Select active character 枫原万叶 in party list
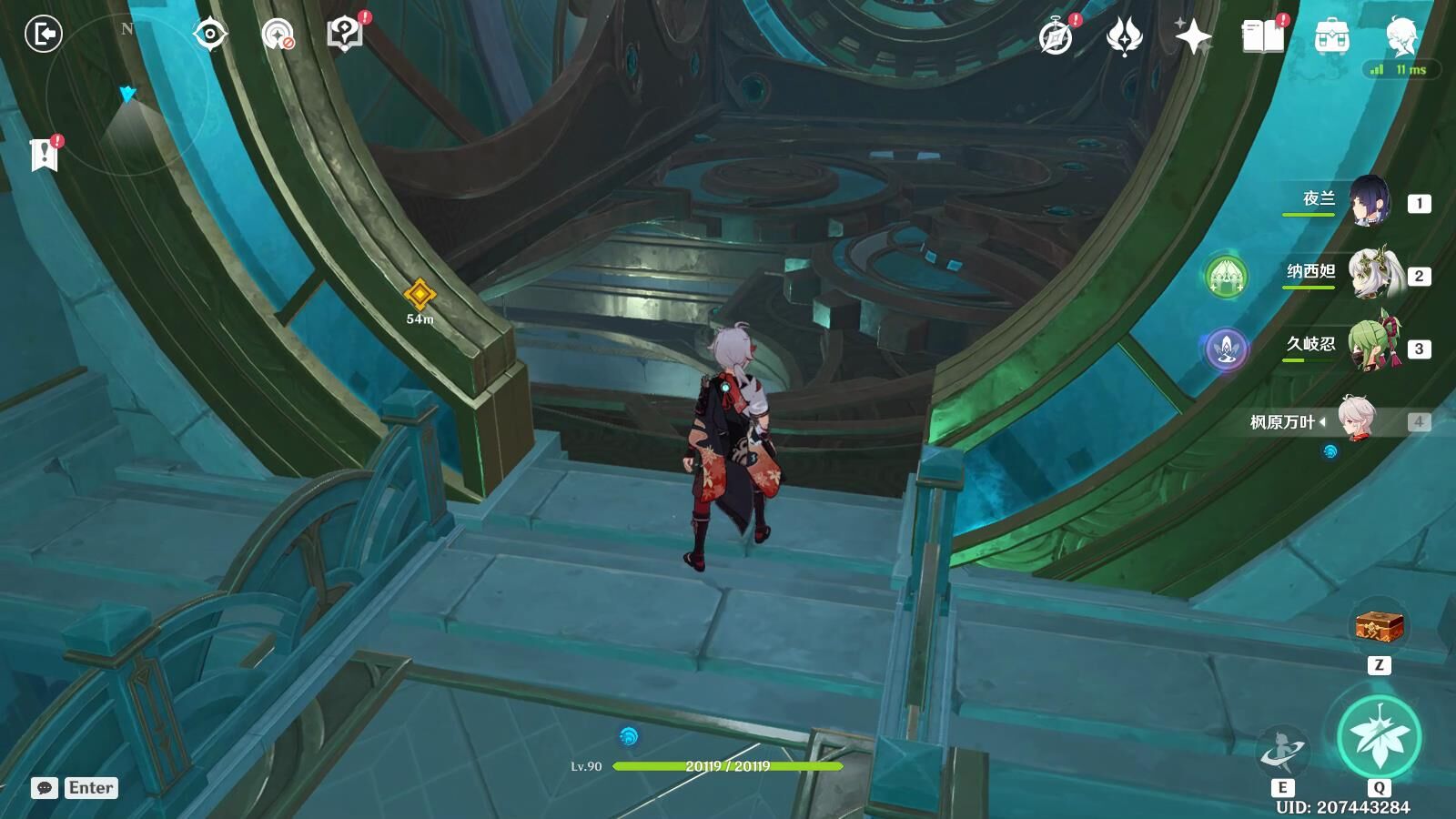 point(1358,420)
